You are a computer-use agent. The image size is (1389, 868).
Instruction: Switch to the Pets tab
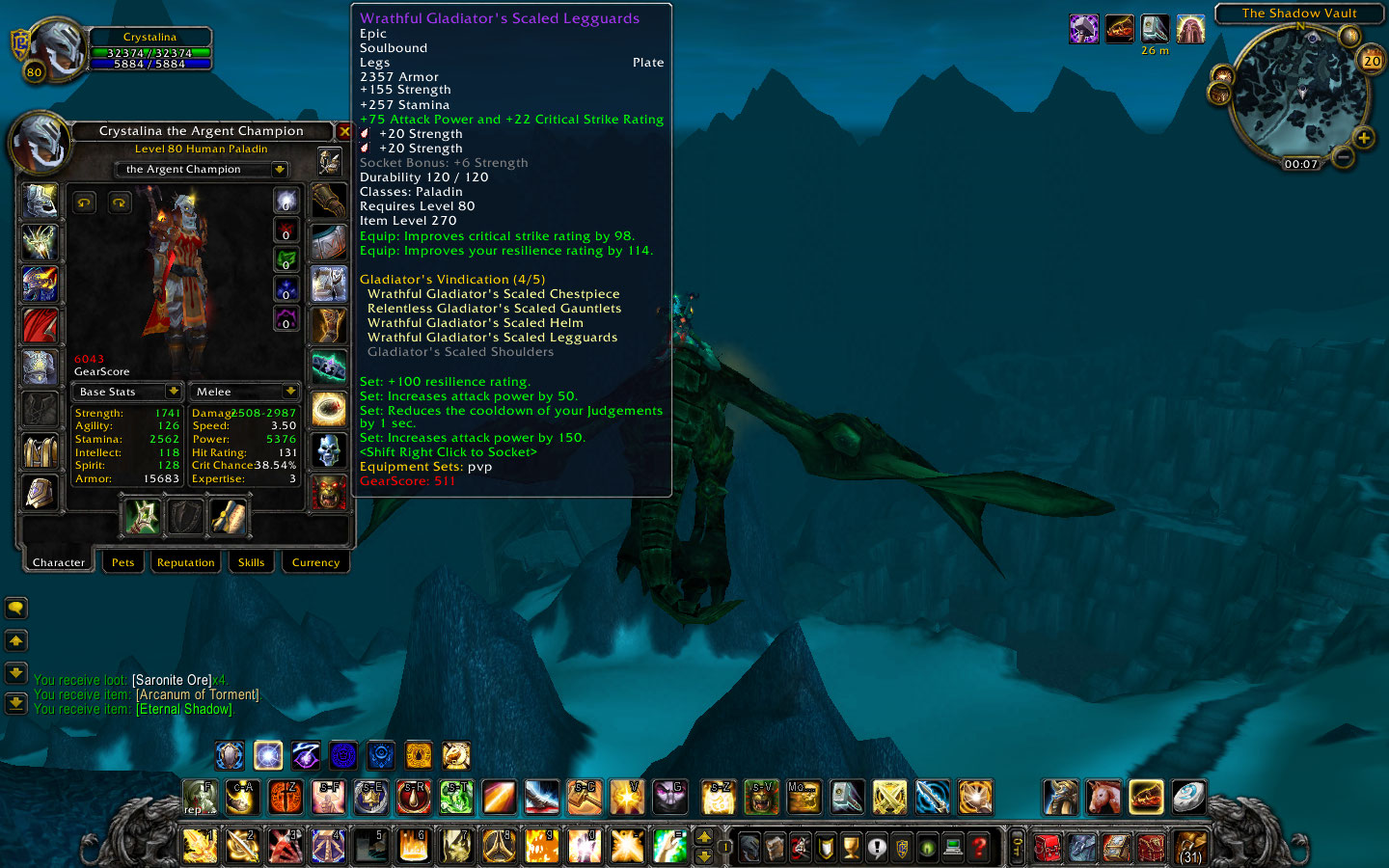tap(123, 562)
